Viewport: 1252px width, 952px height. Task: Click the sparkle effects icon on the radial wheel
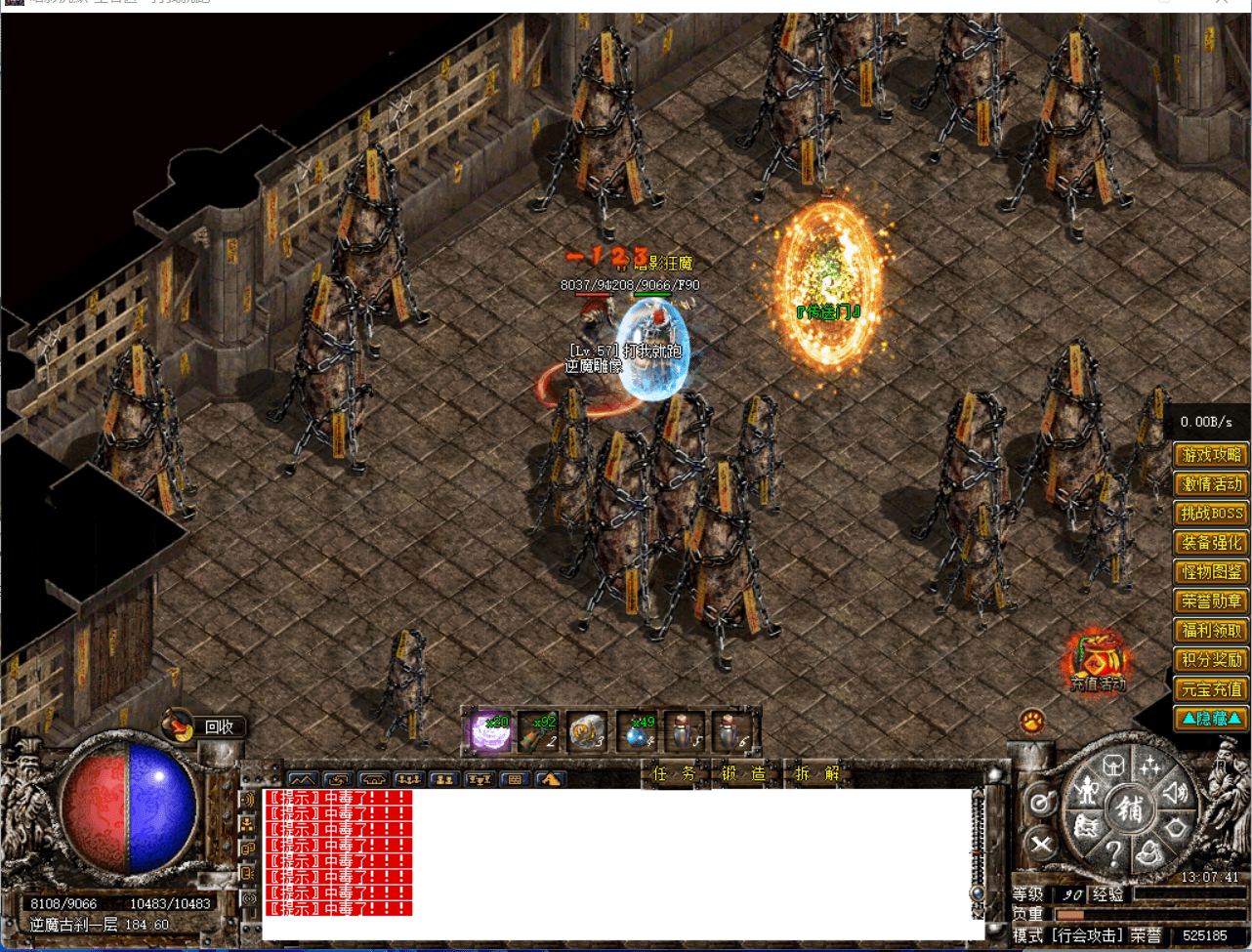1149,766
